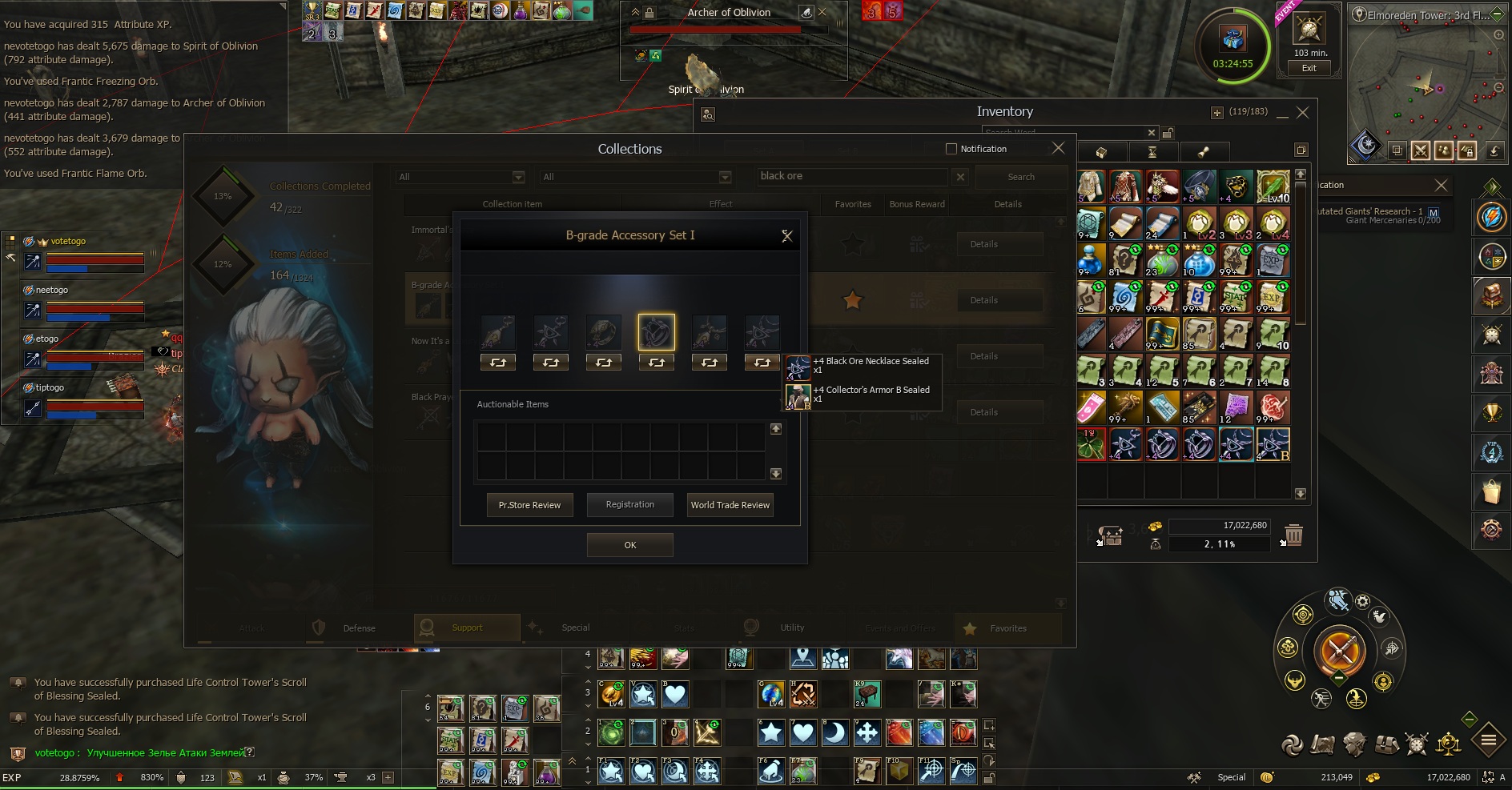Select party member neetogo
The image size is (1512, 790).
52,290
